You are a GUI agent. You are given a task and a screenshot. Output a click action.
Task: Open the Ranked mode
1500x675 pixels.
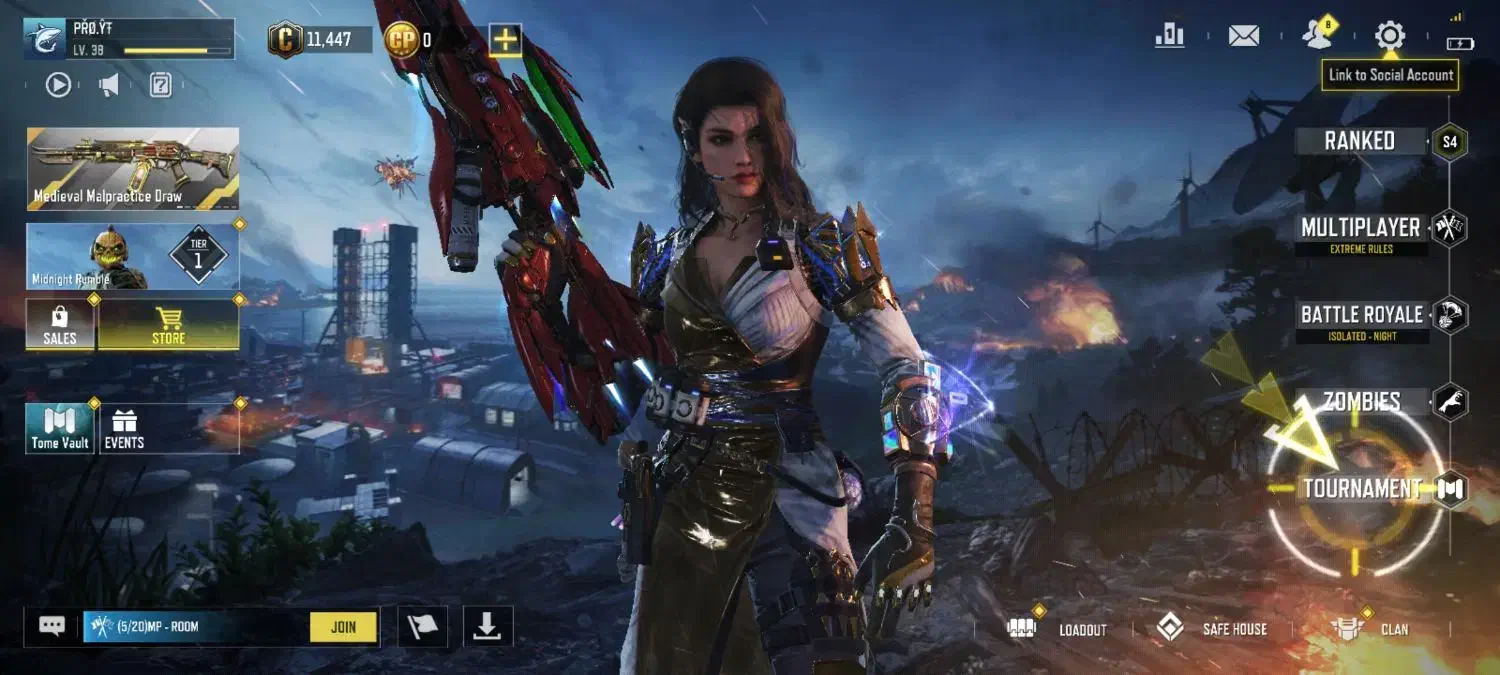[1361, 141]
